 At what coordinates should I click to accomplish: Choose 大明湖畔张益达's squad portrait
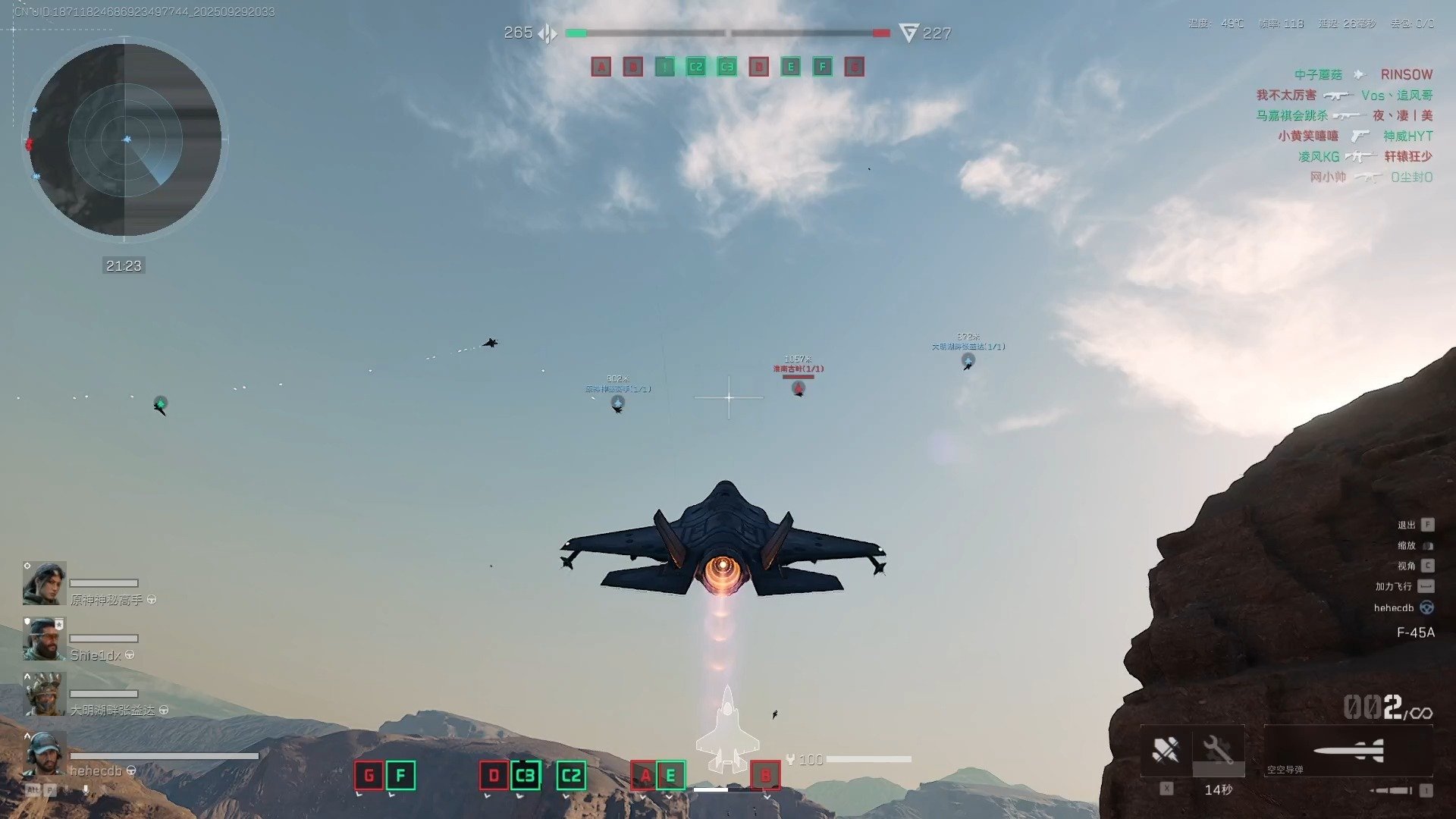(x=44, y=694)
